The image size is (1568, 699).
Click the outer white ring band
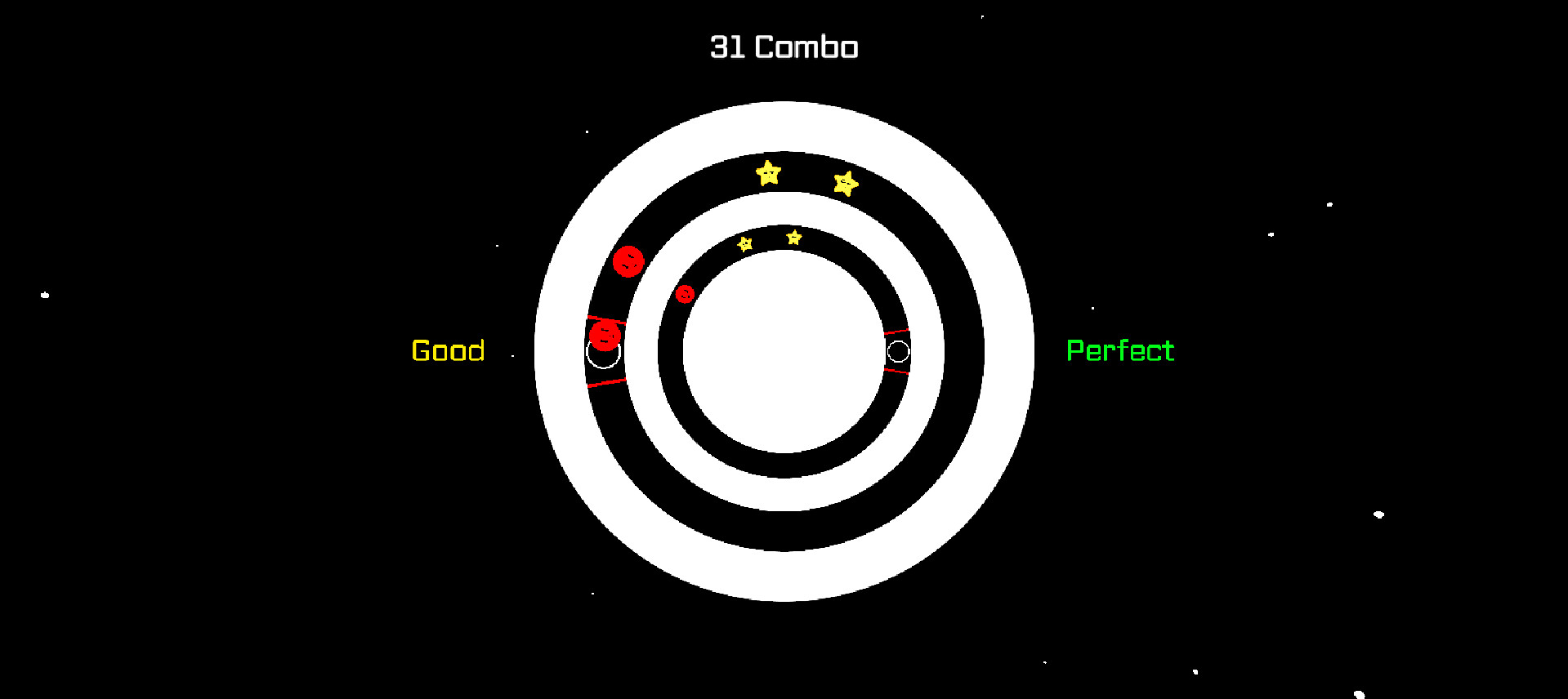784,127
